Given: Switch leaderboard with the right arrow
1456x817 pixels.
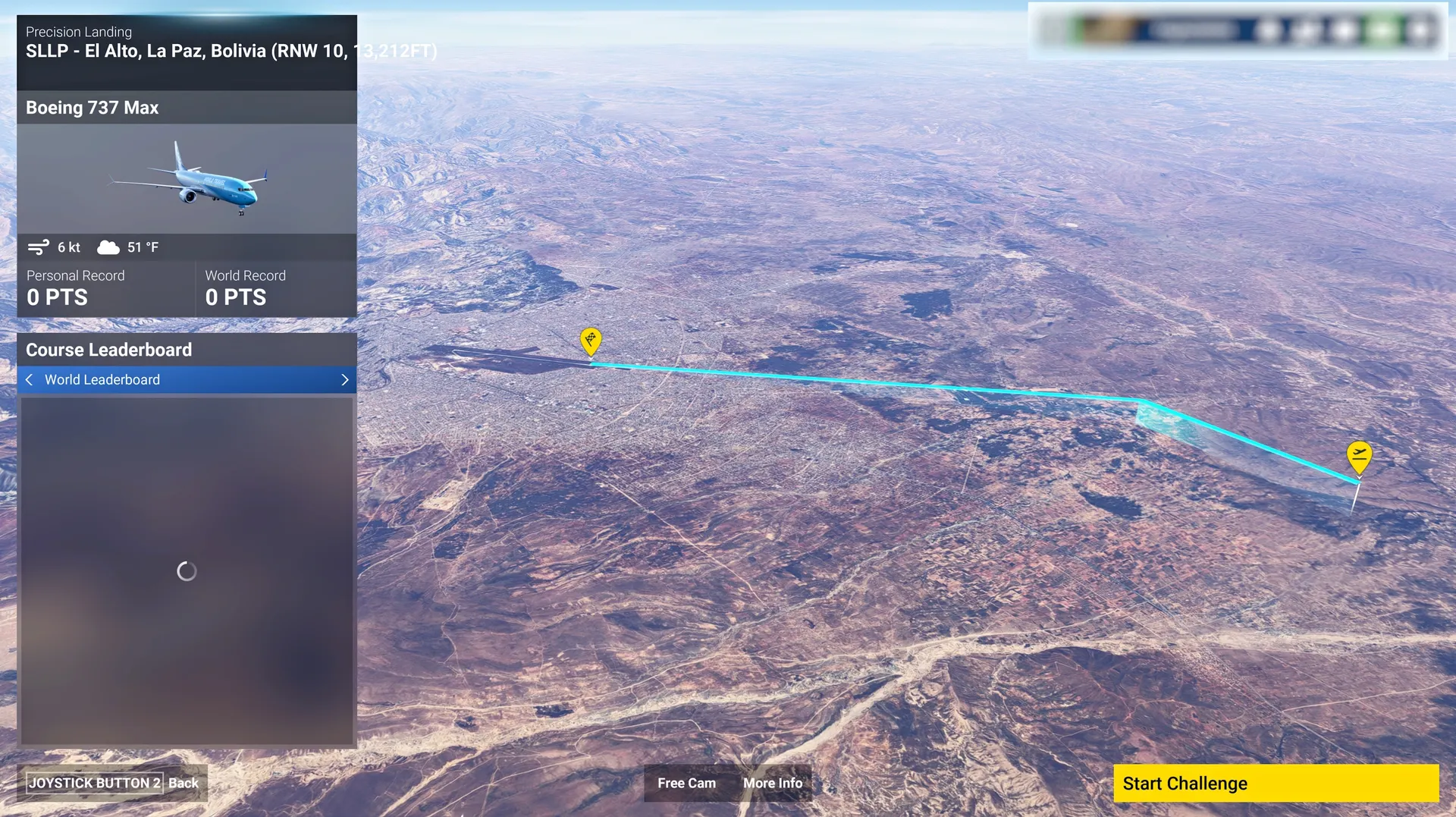Looking at the screenshot, I should coord(345,380).
